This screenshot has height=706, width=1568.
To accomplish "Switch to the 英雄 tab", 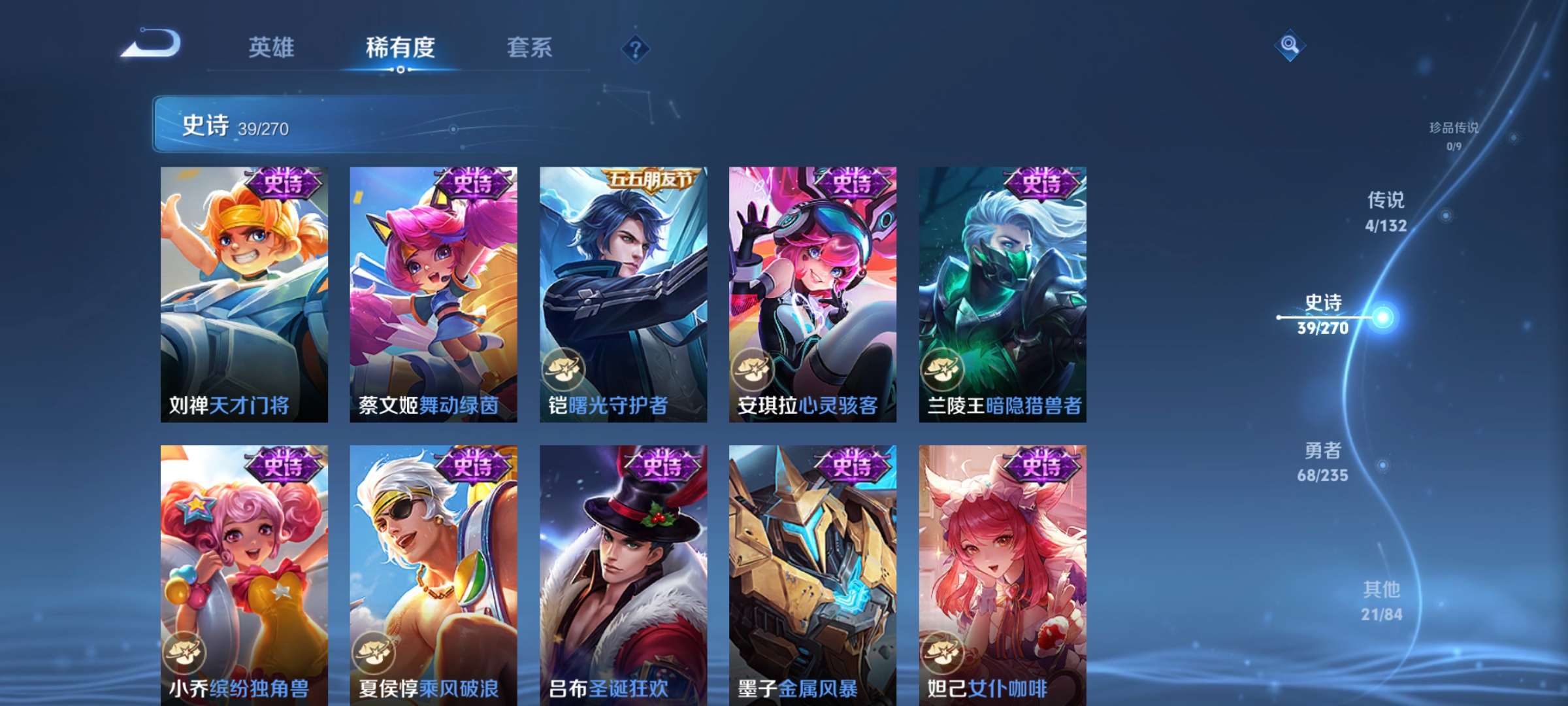I will coord(272,47).
